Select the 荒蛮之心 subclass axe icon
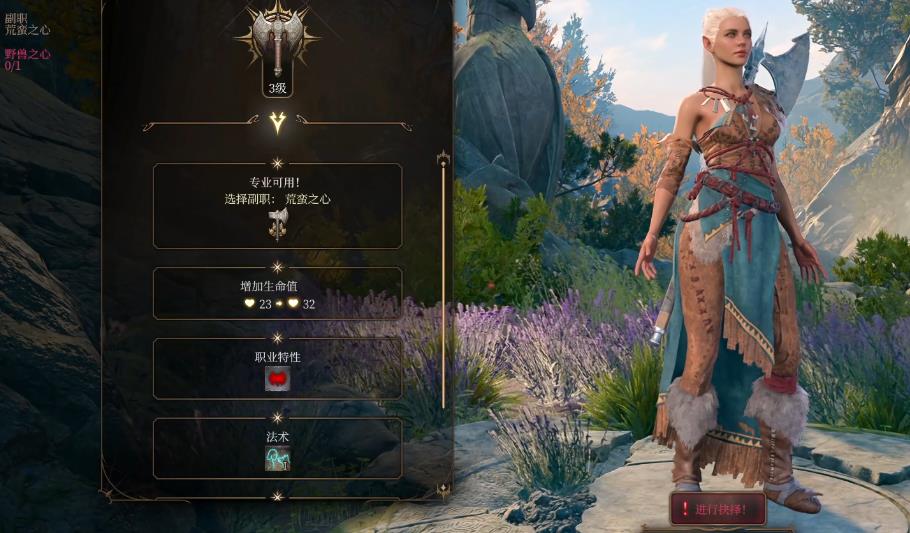This screenshot has height=533, width=910. 277,223
